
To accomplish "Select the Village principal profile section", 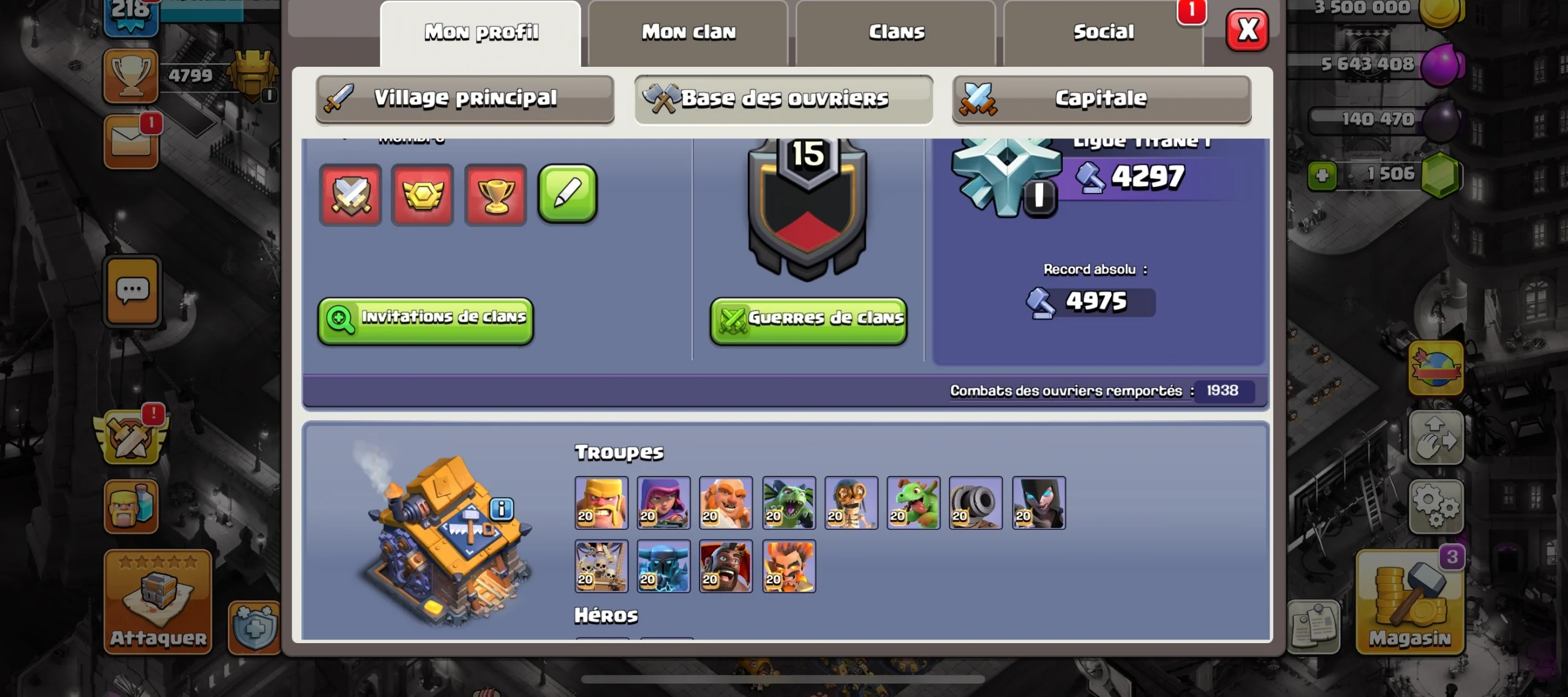I will tap(465, 99).
